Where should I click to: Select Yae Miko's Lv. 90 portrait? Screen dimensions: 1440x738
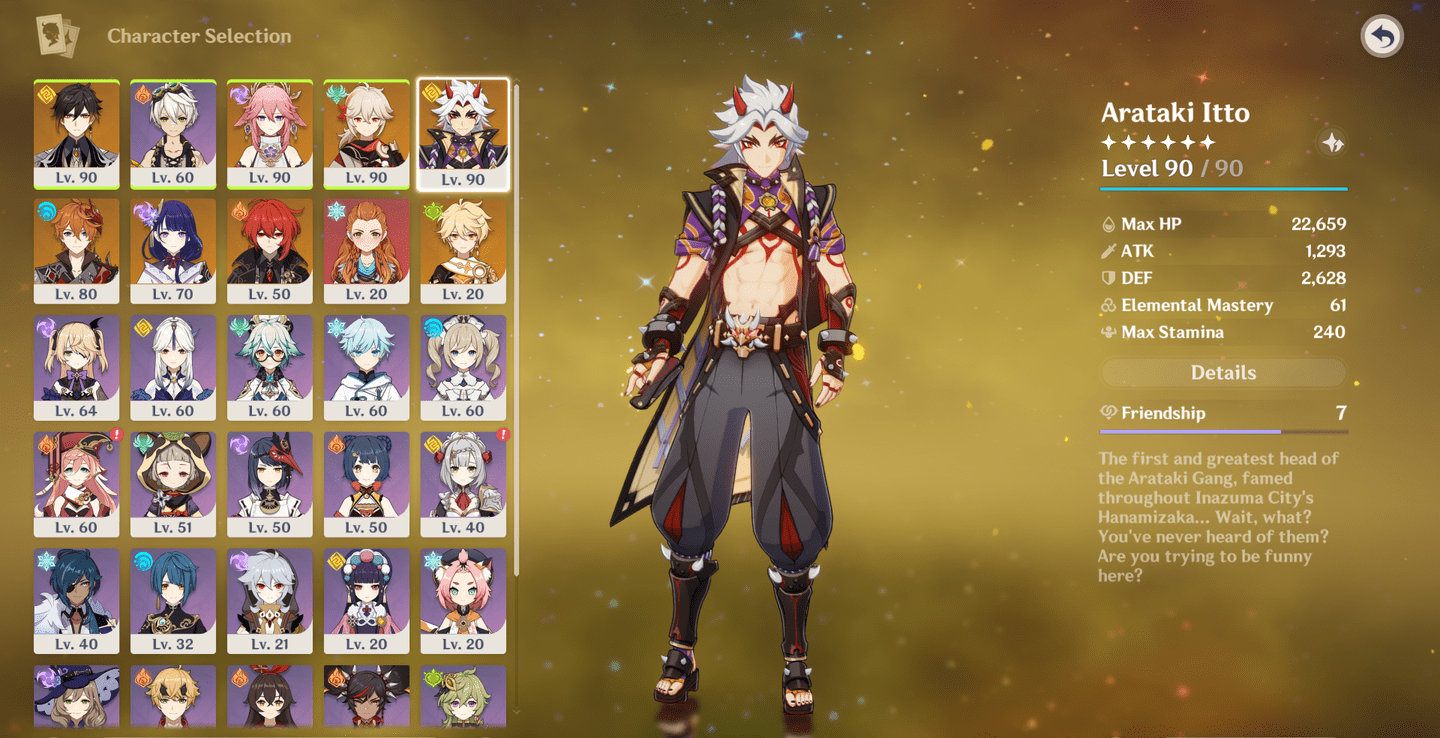pos(270,133)
